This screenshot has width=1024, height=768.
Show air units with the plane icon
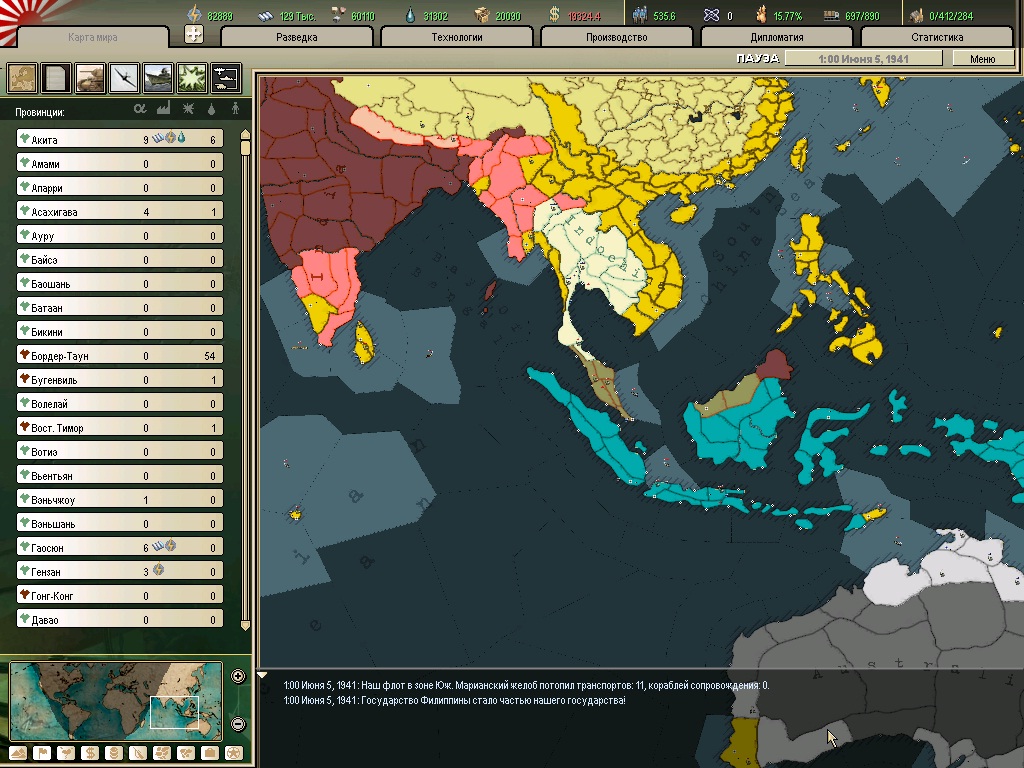pyautogui.click(x=124, y=77)
